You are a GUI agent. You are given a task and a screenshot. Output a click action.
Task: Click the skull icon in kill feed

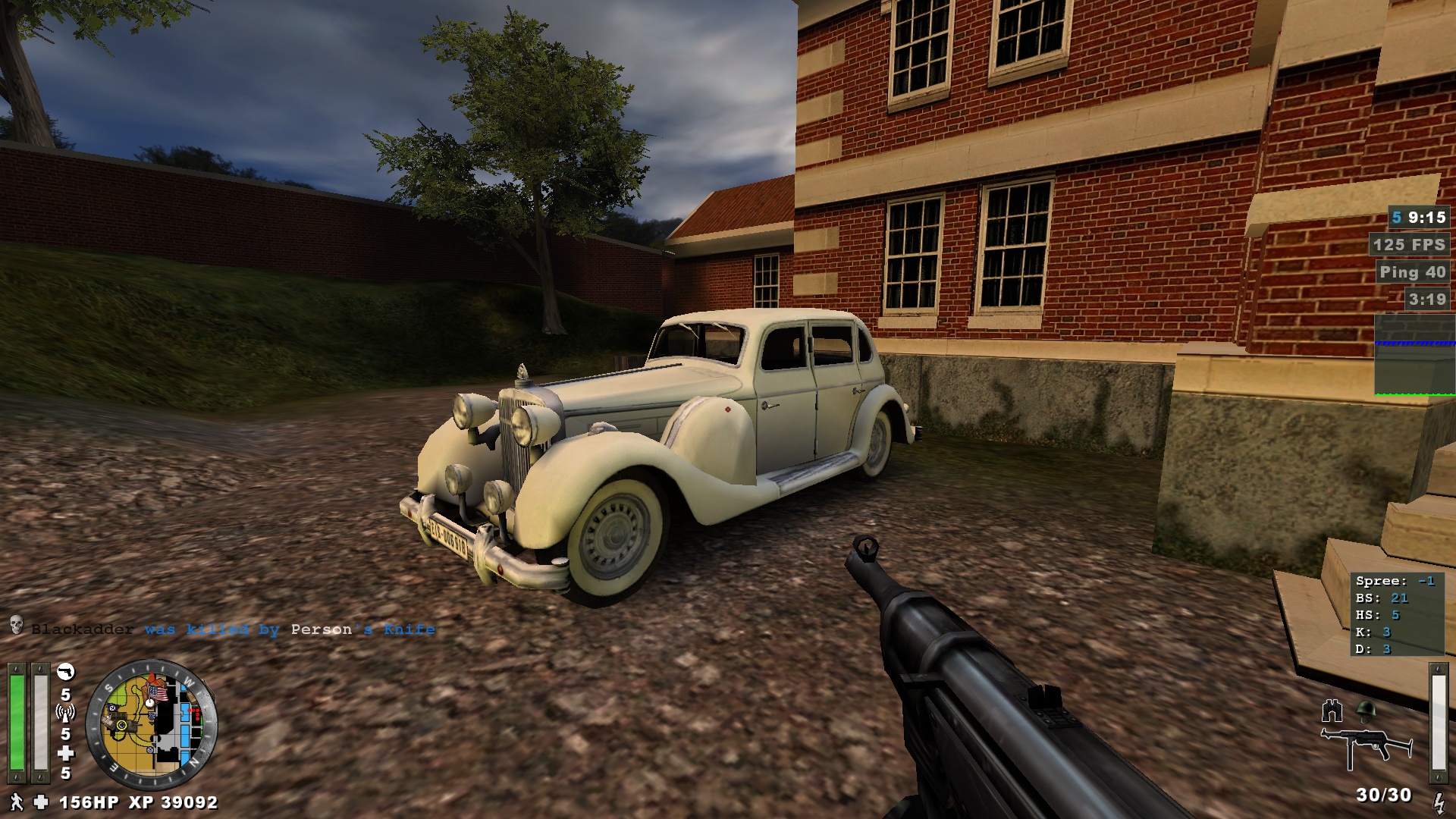[x=16, y=626]
